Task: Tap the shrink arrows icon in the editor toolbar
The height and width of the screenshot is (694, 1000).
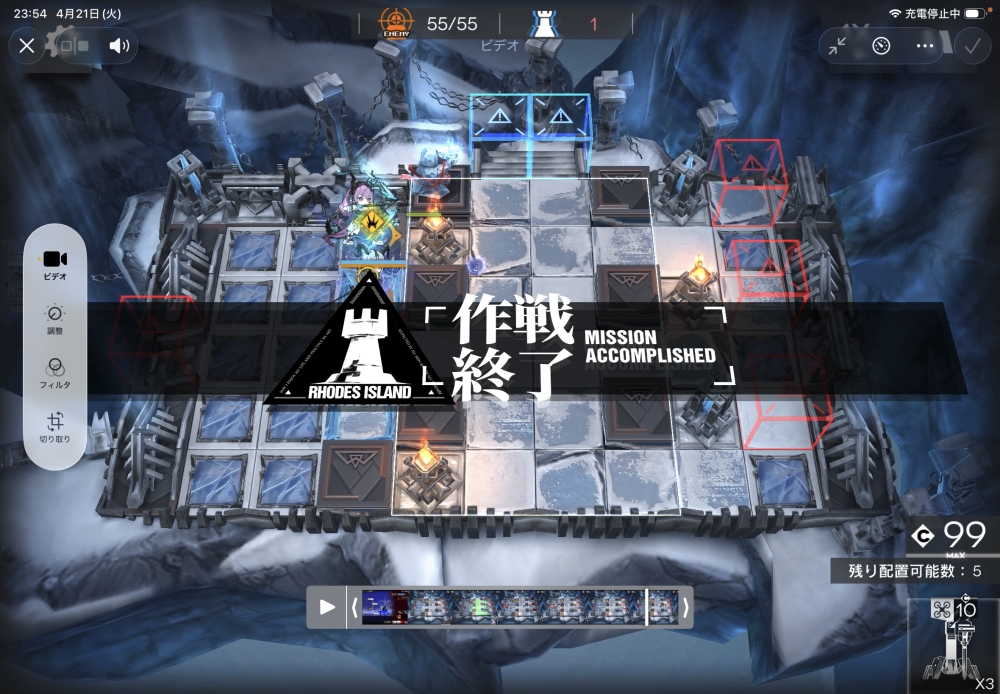Action: (x=837, y=45)
